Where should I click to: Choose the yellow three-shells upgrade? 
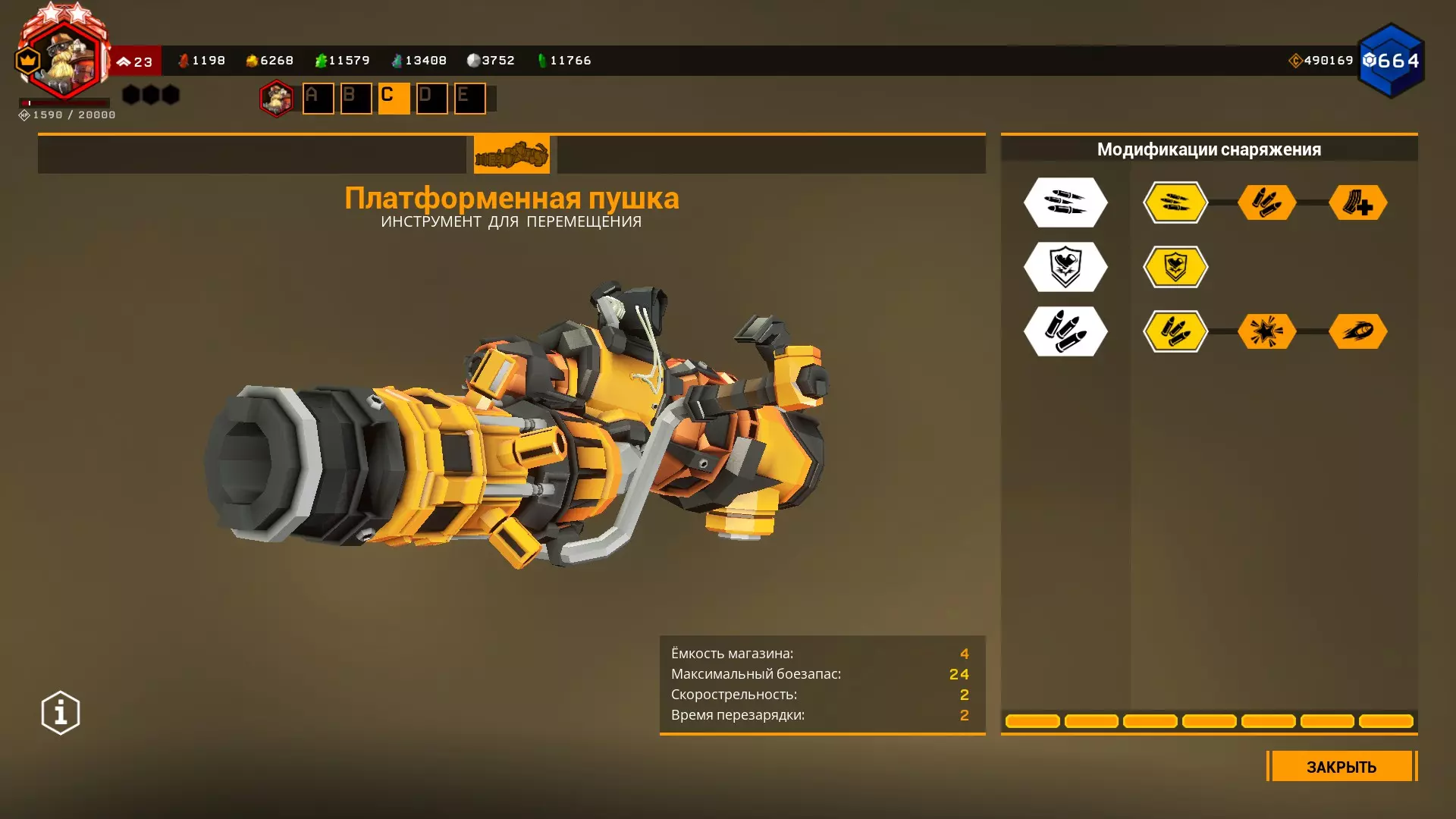click(1175, 331)
